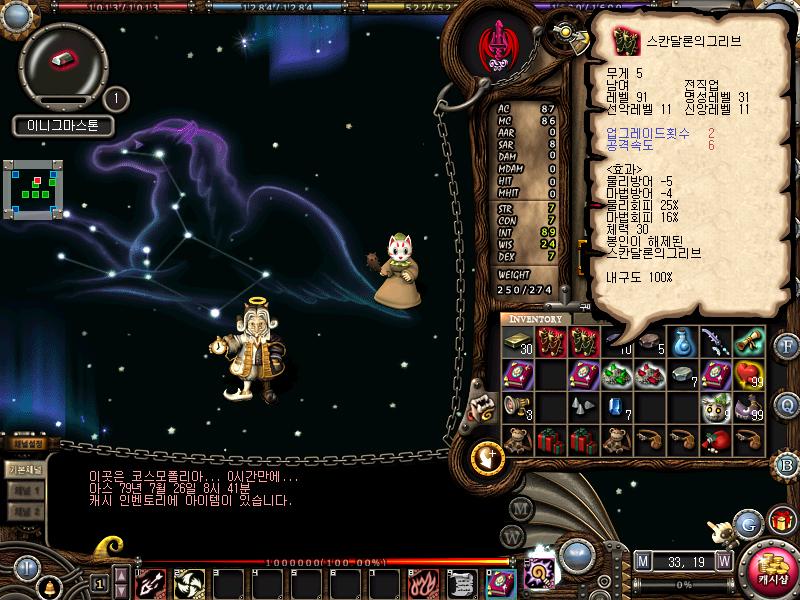The width and height of the screenshot is (800, 600).
Task: Select the red heart item stack
Action: [x=748, y=375]
